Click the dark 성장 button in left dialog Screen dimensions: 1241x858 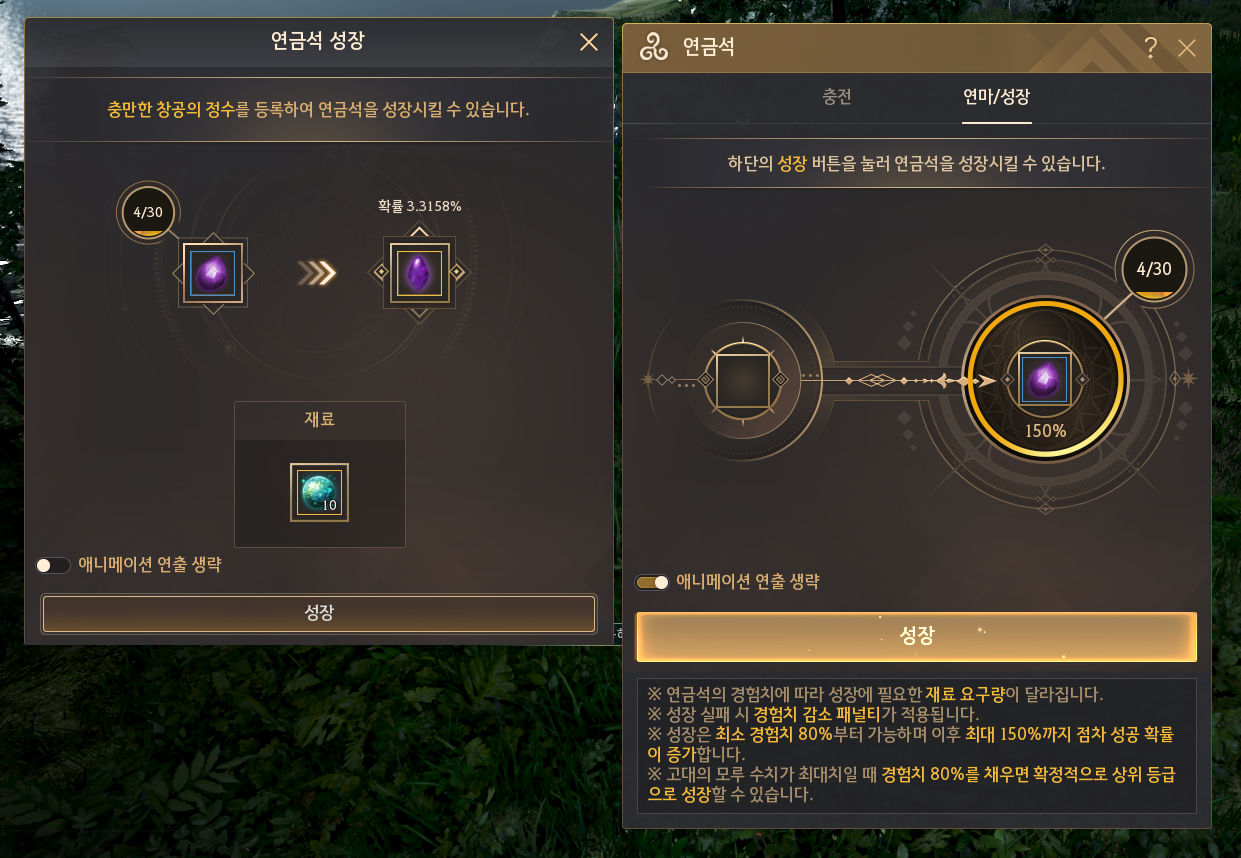(319, 613)
